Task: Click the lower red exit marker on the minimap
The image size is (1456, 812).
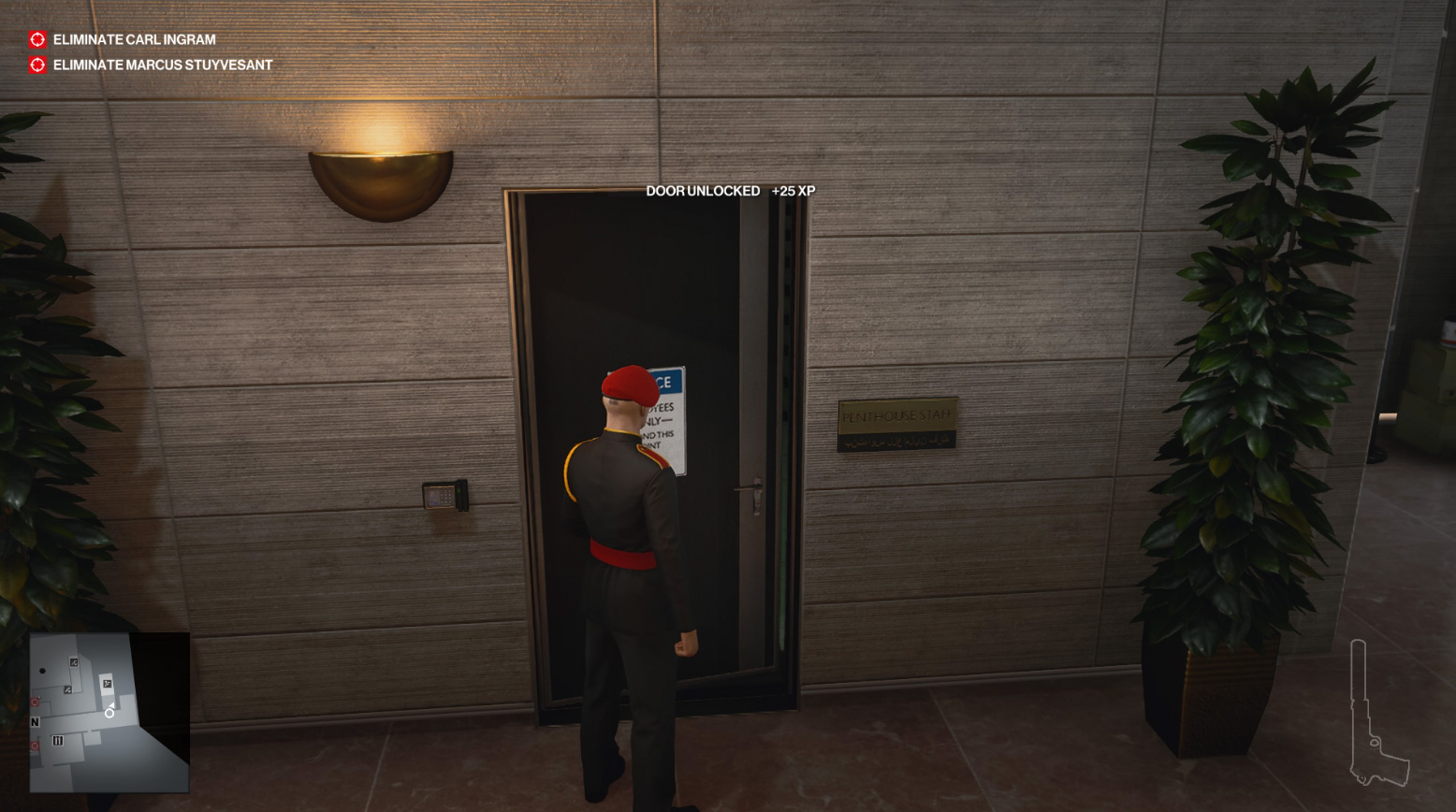Action: pos(33,744)
